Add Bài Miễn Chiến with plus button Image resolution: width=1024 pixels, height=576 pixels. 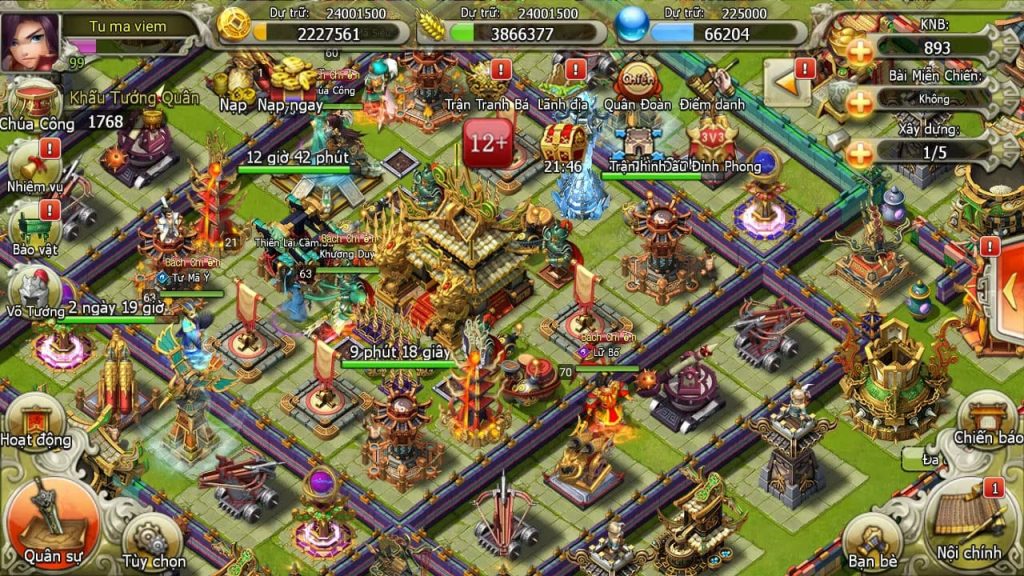[x=860, y=101]
